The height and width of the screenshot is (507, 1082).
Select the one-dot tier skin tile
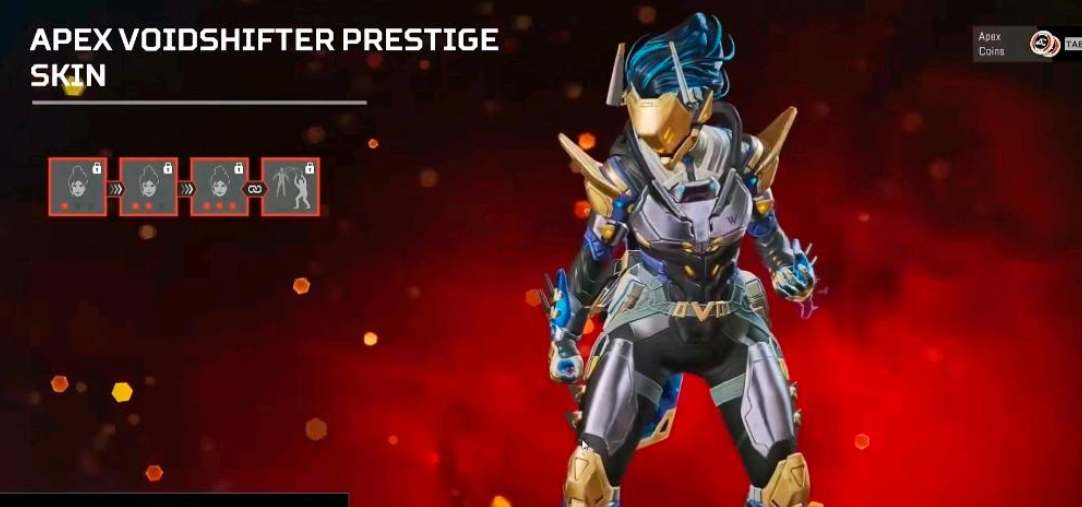(x=77, y=186)
